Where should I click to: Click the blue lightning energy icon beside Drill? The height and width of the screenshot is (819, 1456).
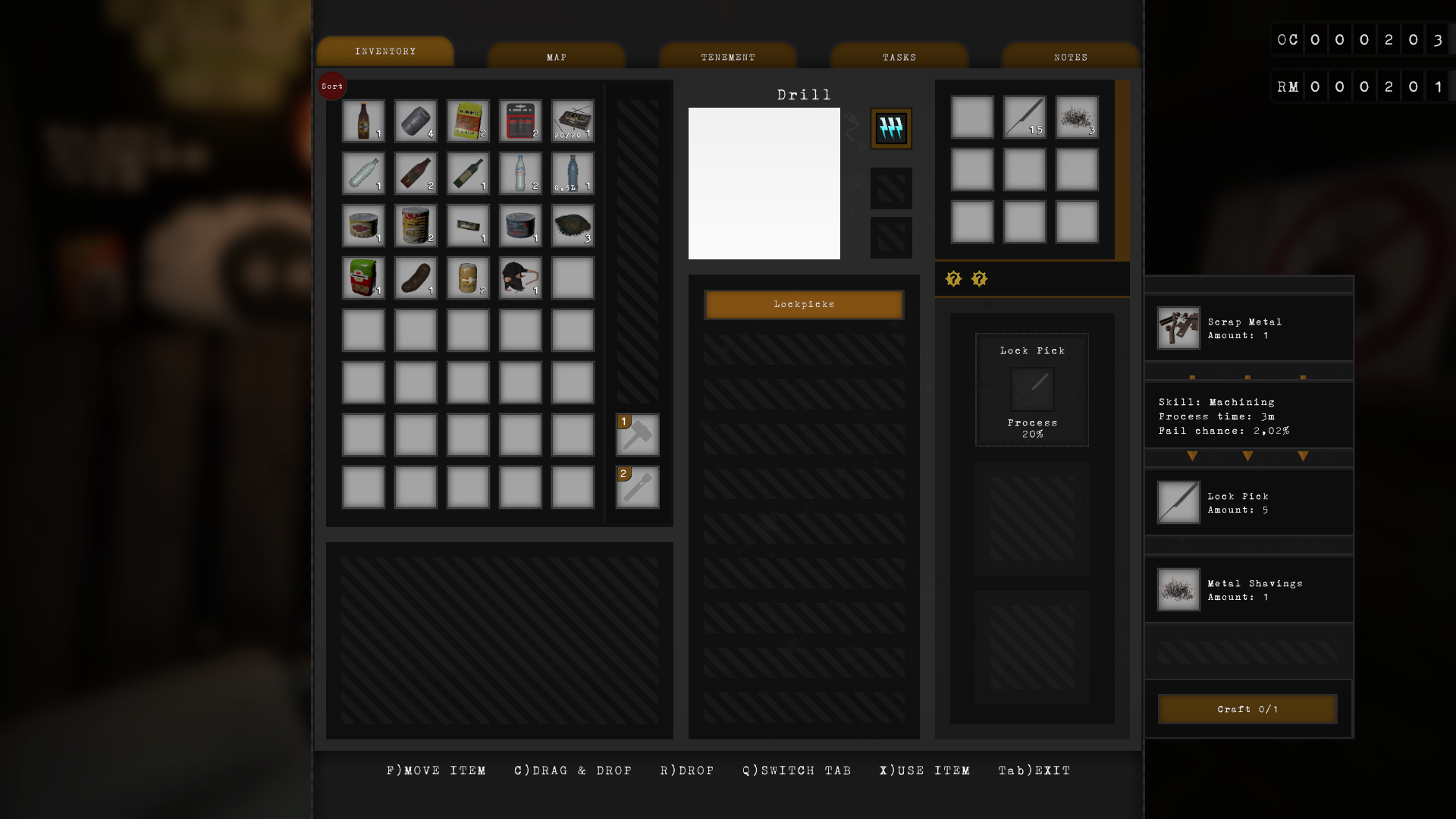891,128
